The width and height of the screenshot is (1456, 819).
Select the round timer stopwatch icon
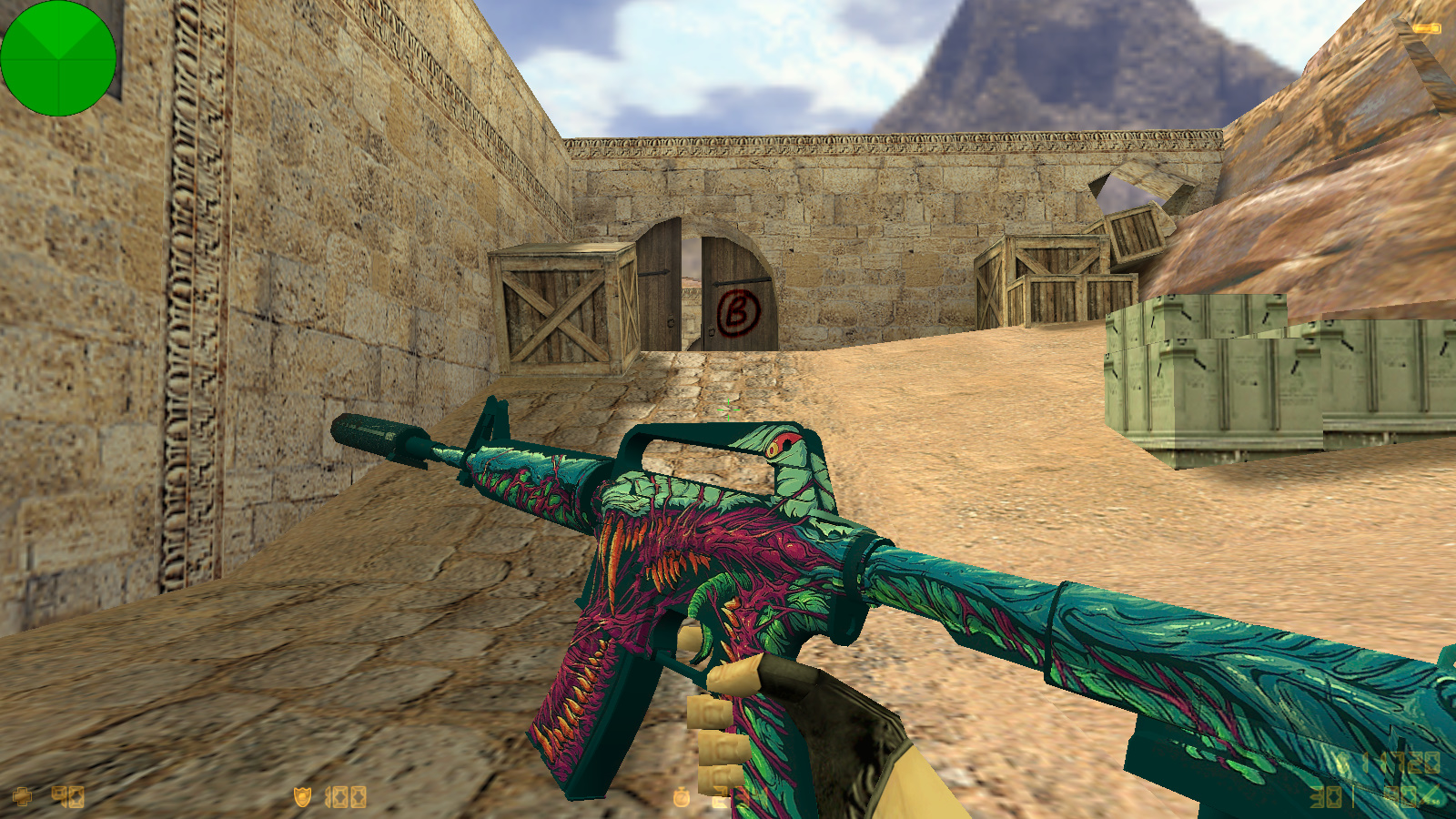(x=681, y=797)
